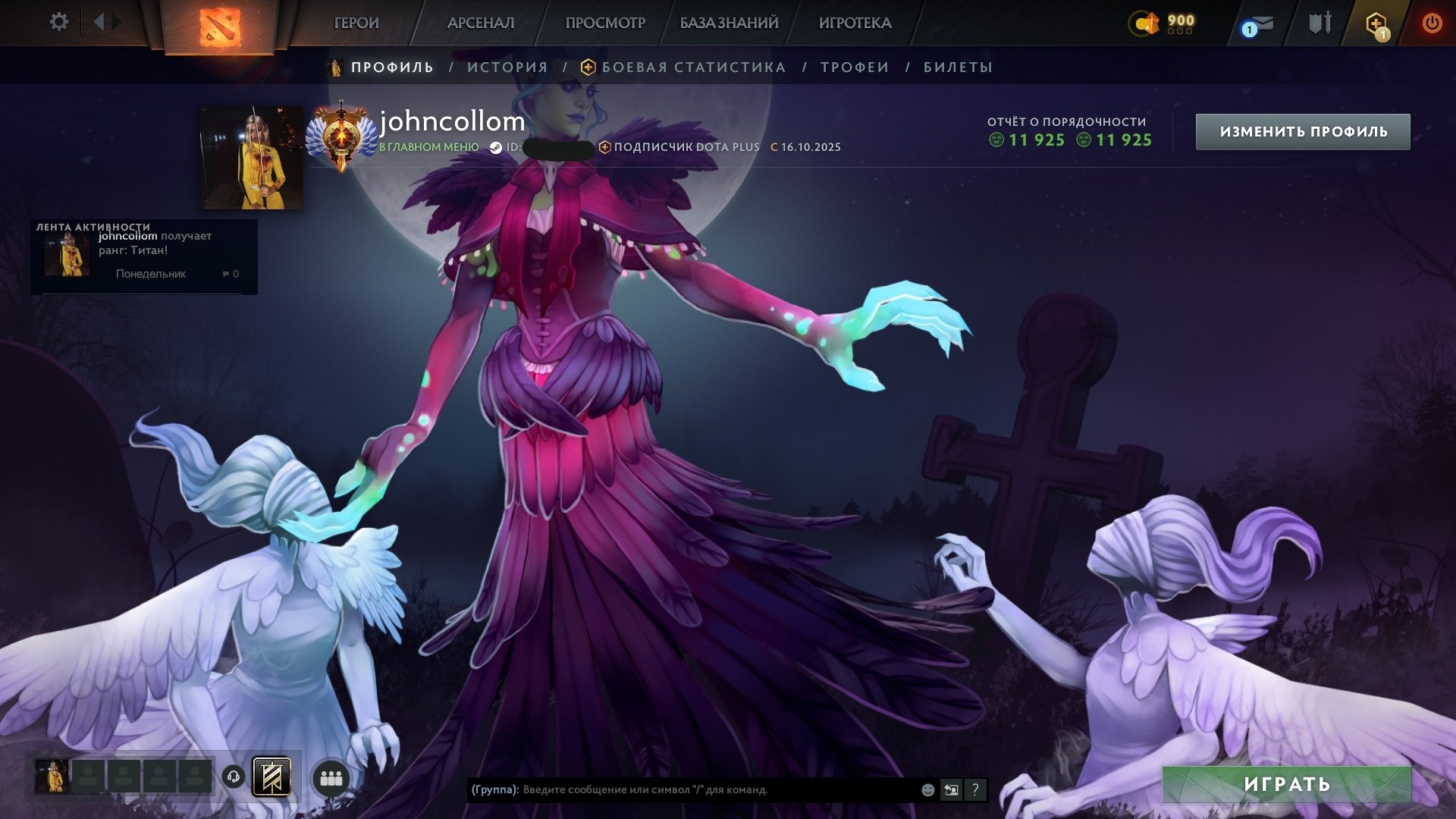Switch to the ИСТОРИЯ tab
The width and height of the screenshot is (1456, 819).
(x=507, y=67)
